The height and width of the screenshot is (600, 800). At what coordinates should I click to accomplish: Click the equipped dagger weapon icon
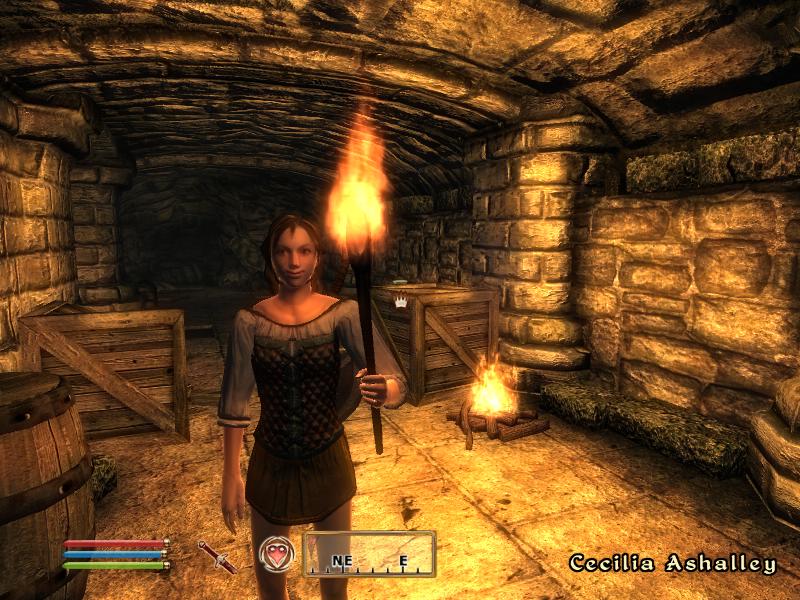coord(217,556)
